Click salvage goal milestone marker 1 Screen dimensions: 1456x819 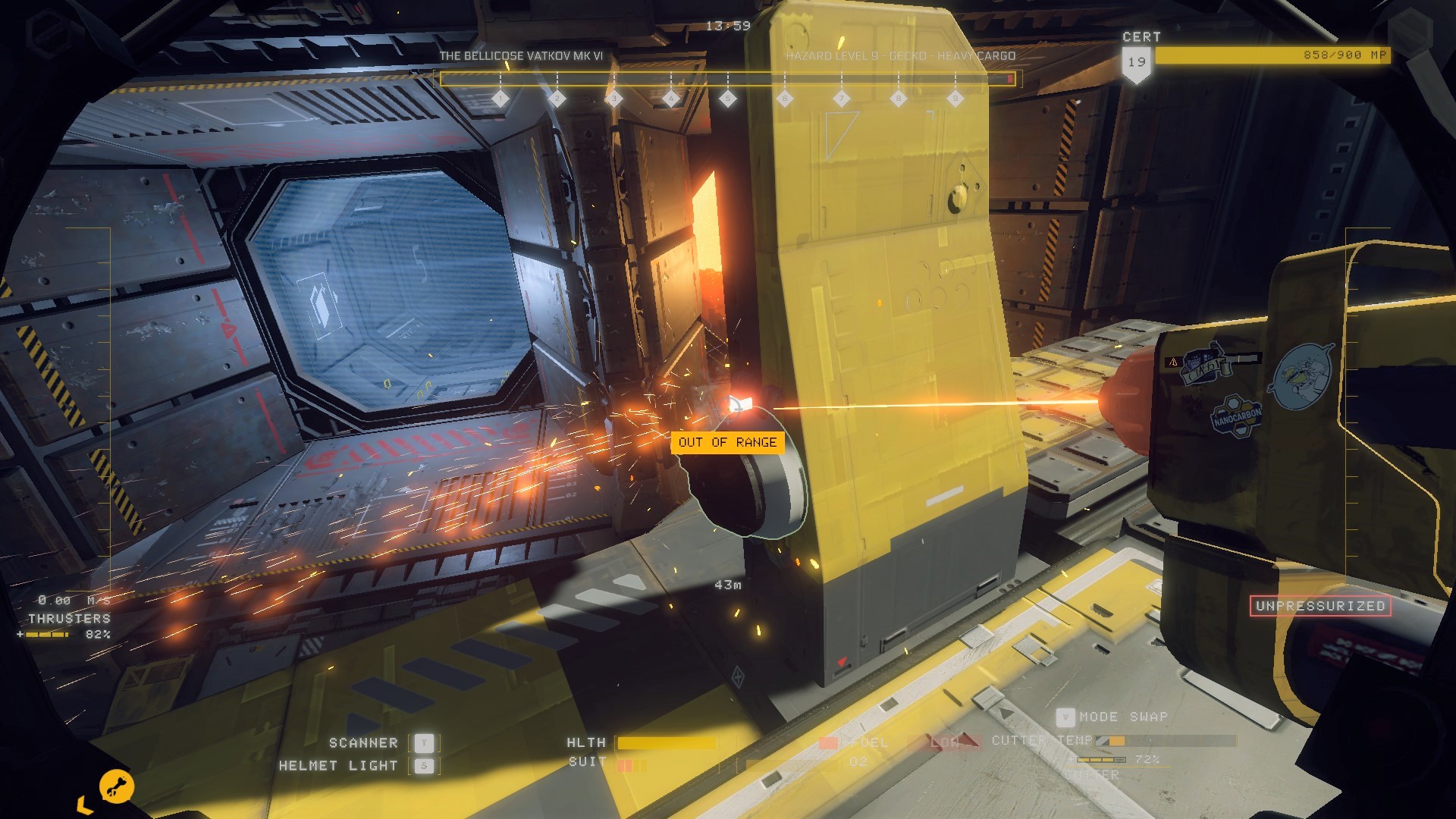pos(500,98)
